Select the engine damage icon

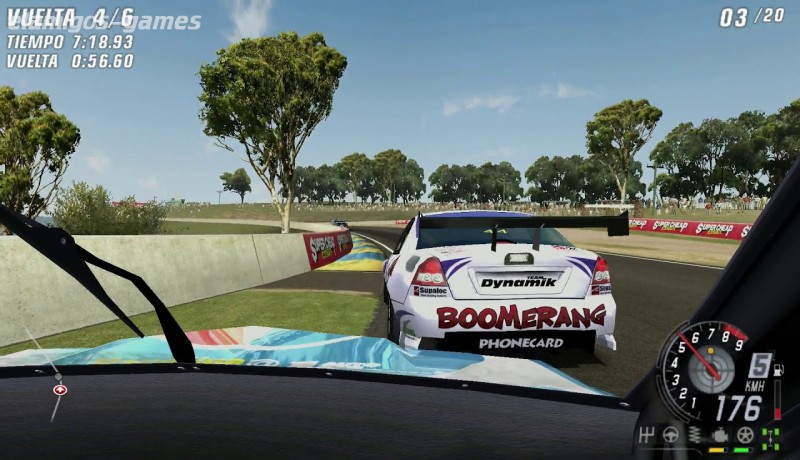point(719,435)
